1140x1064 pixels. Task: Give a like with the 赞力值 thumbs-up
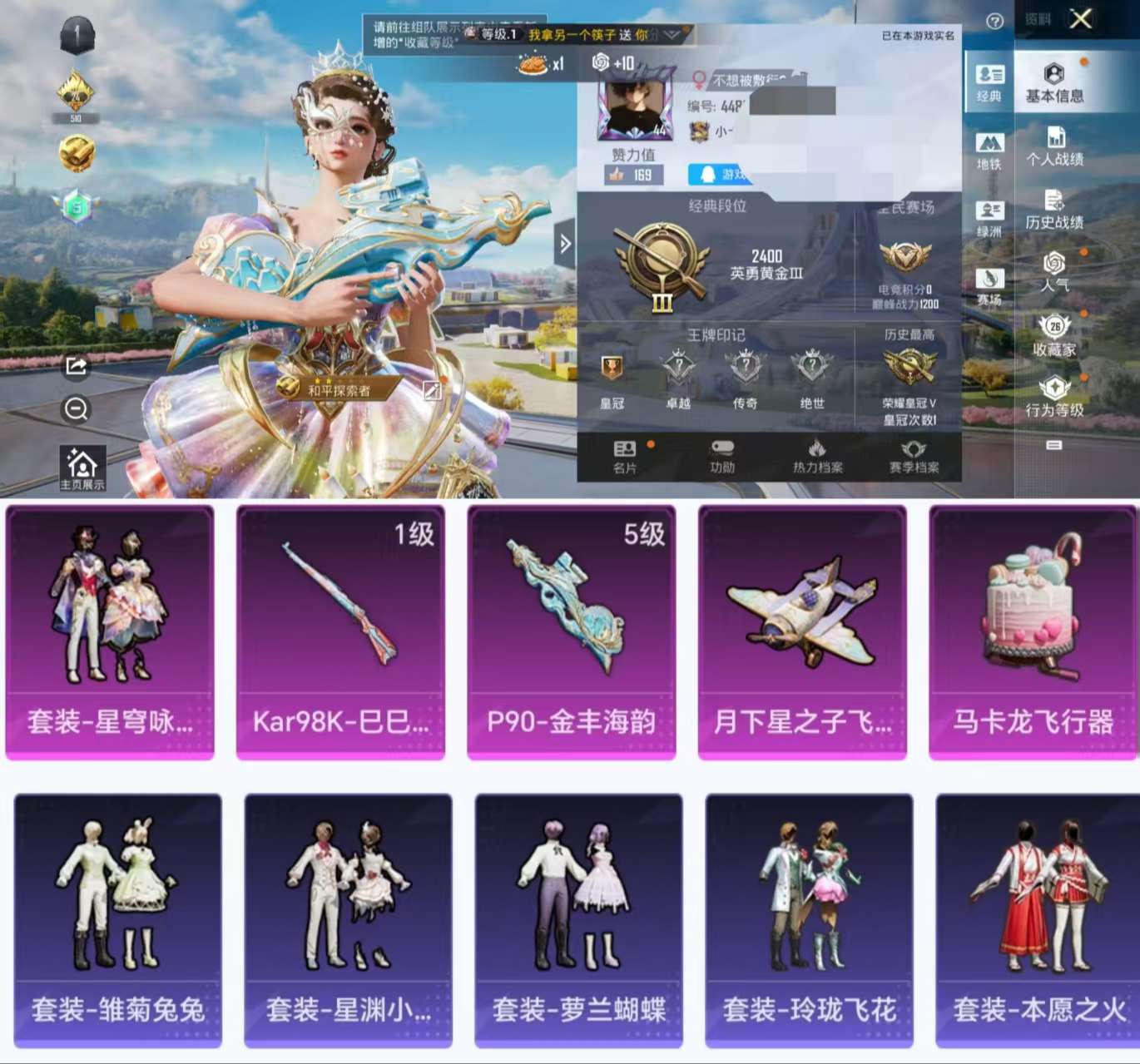pos(634,172)
